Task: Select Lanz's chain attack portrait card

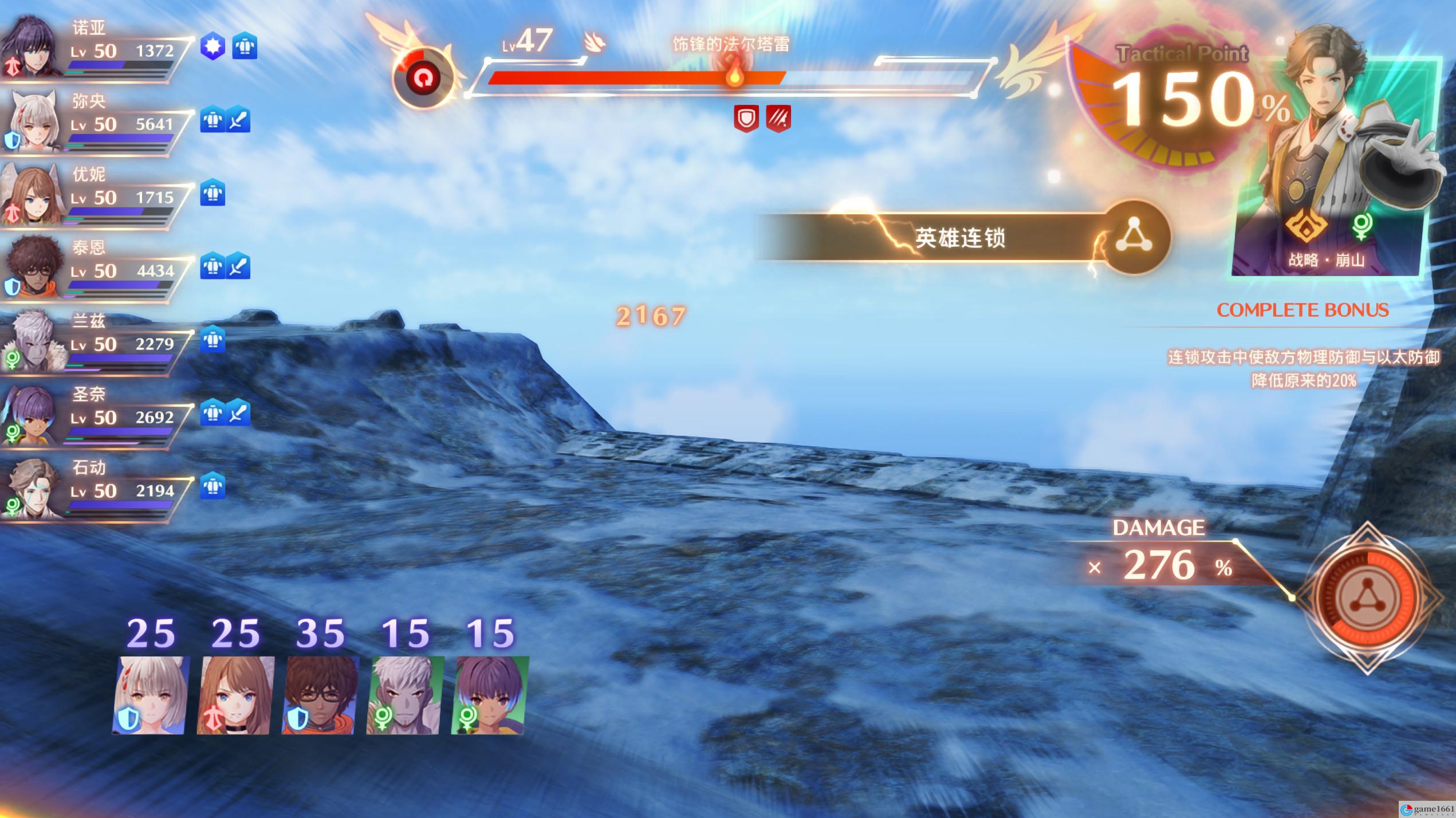Action: [406, 694]
